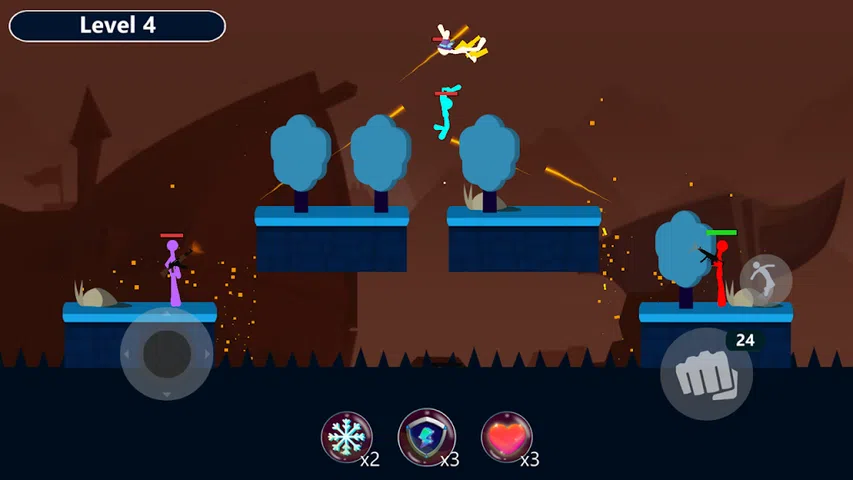
Task: Tap the fist attack button
Action: pos(706,375)
